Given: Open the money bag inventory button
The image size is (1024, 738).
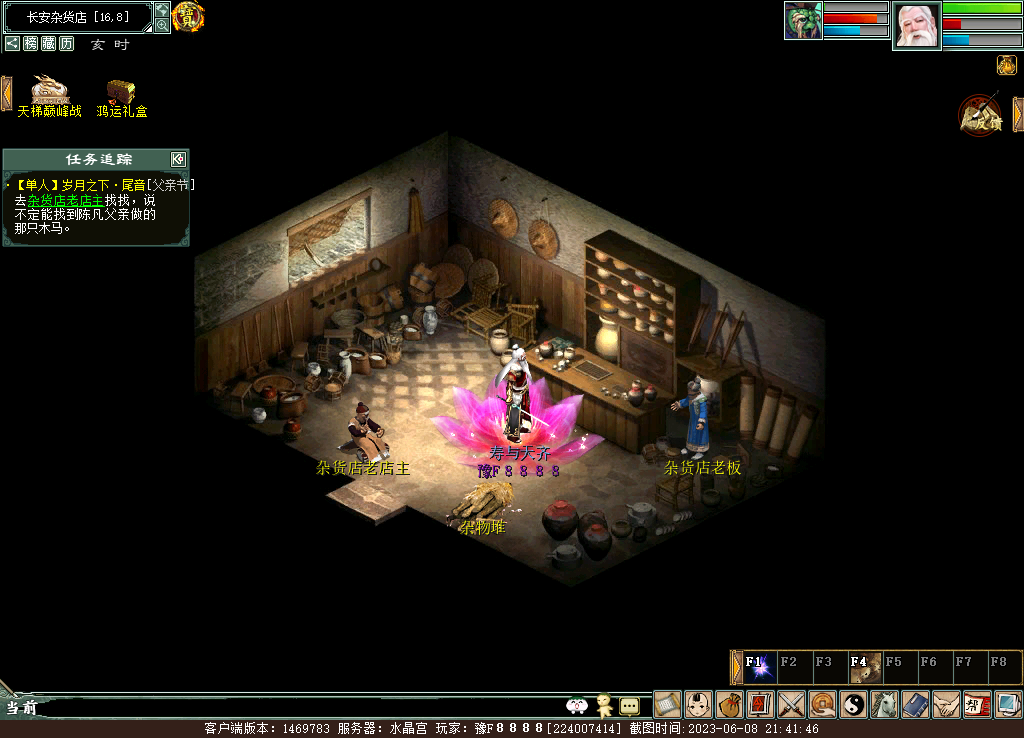Looking at the screenshot, I should point(729,704).
